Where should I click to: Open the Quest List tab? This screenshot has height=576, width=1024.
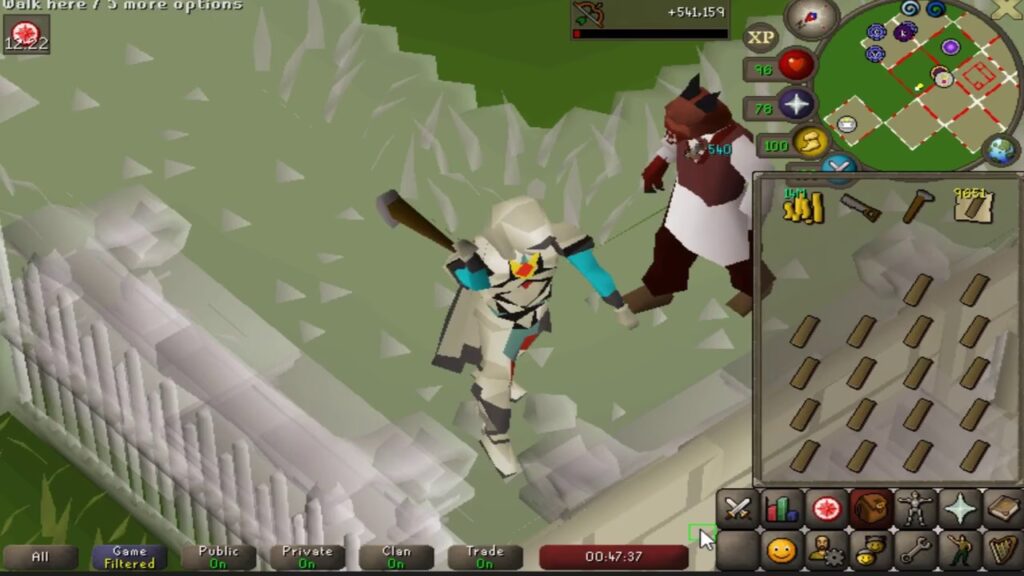(x=826, y=510)
